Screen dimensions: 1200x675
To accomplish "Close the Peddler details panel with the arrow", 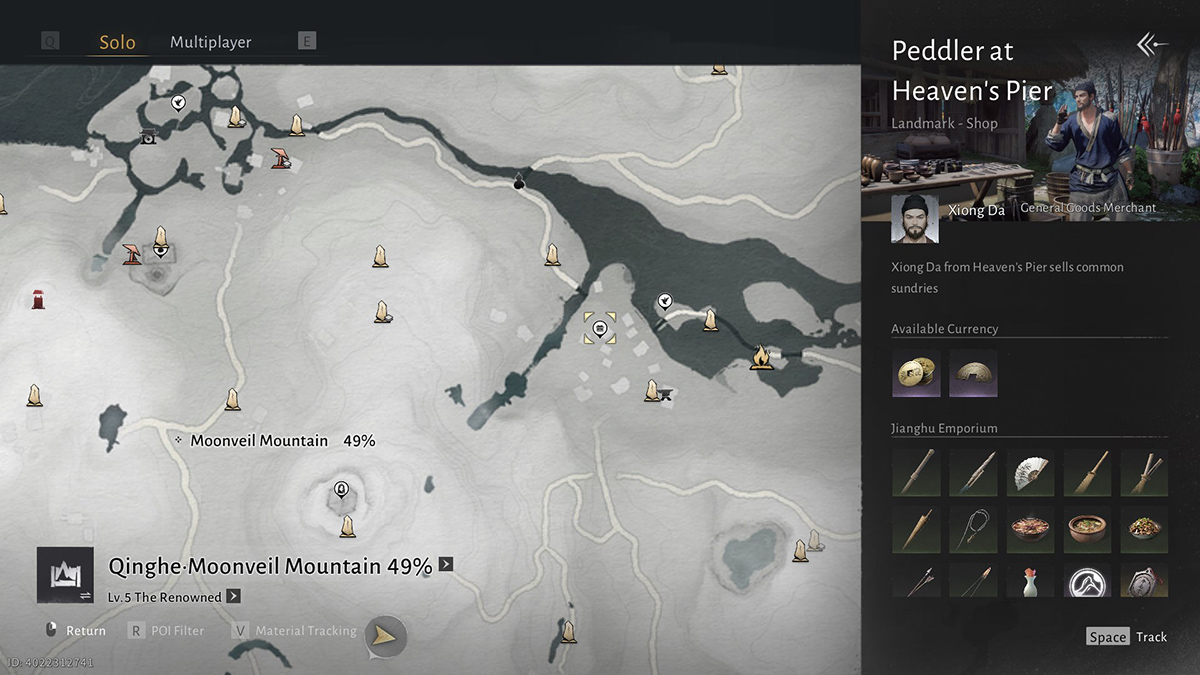I will pos(1152,44).
